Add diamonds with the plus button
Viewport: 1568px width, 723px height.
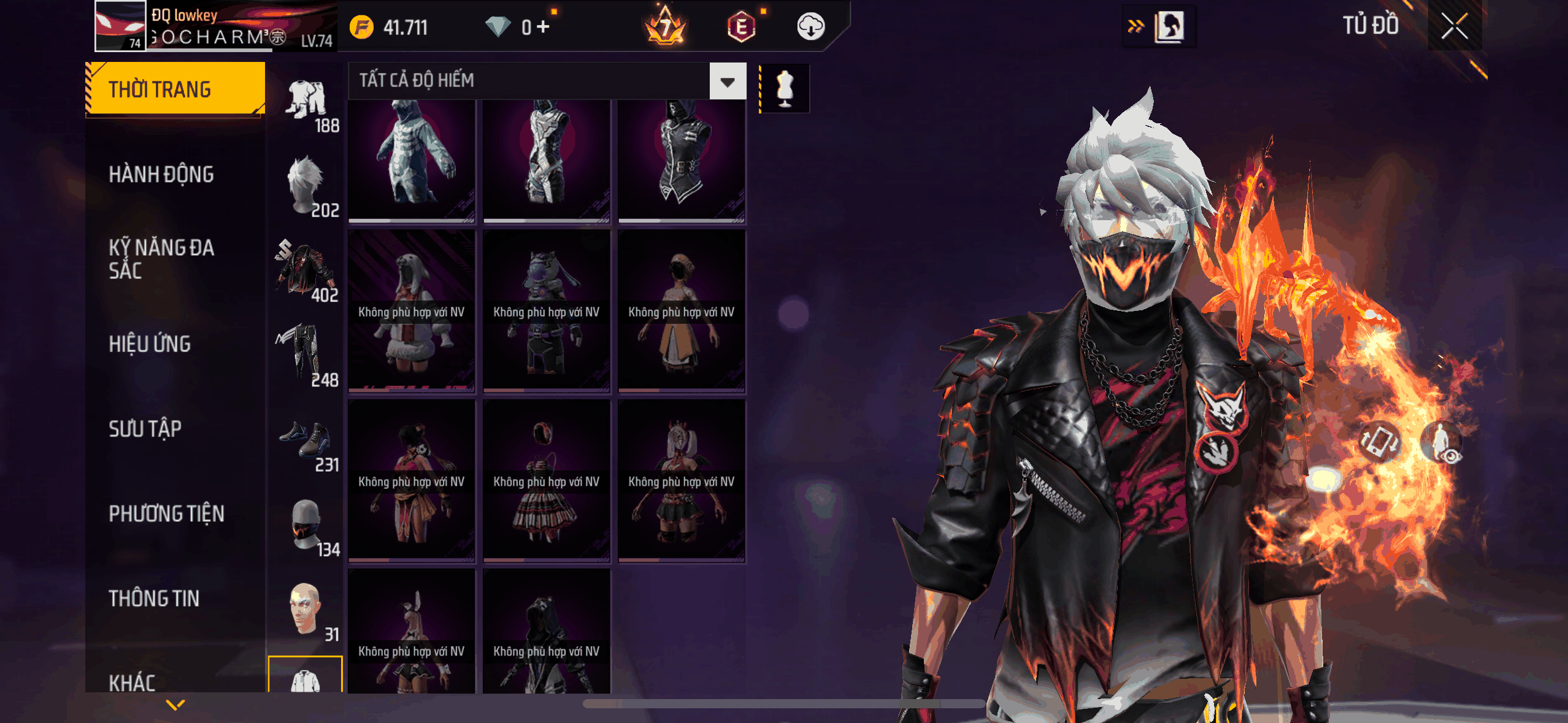point(543,27)
